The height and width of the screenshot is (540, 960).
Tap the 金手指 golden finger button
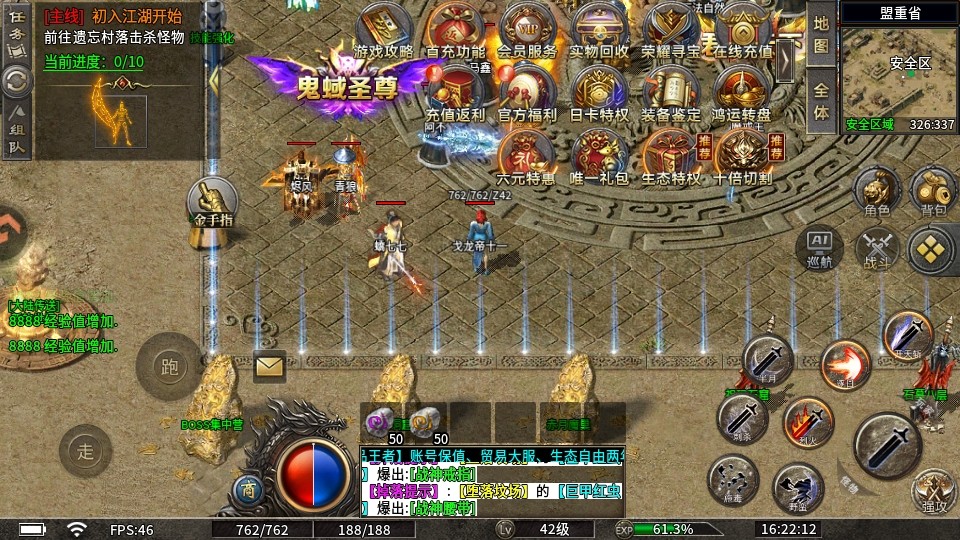(x=212, y=202)
